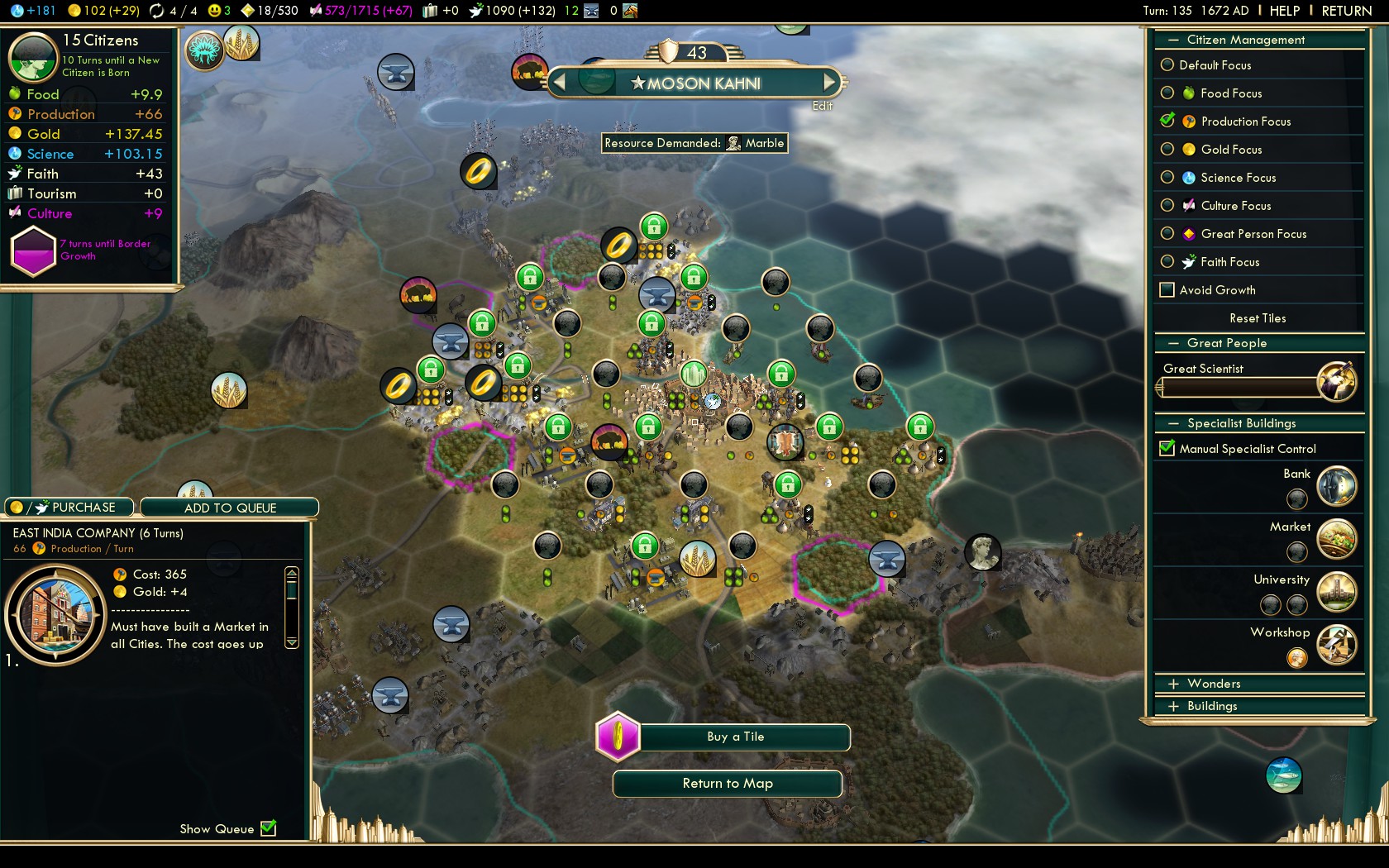
Task: Go to the next city arrow
Action: 829,83
